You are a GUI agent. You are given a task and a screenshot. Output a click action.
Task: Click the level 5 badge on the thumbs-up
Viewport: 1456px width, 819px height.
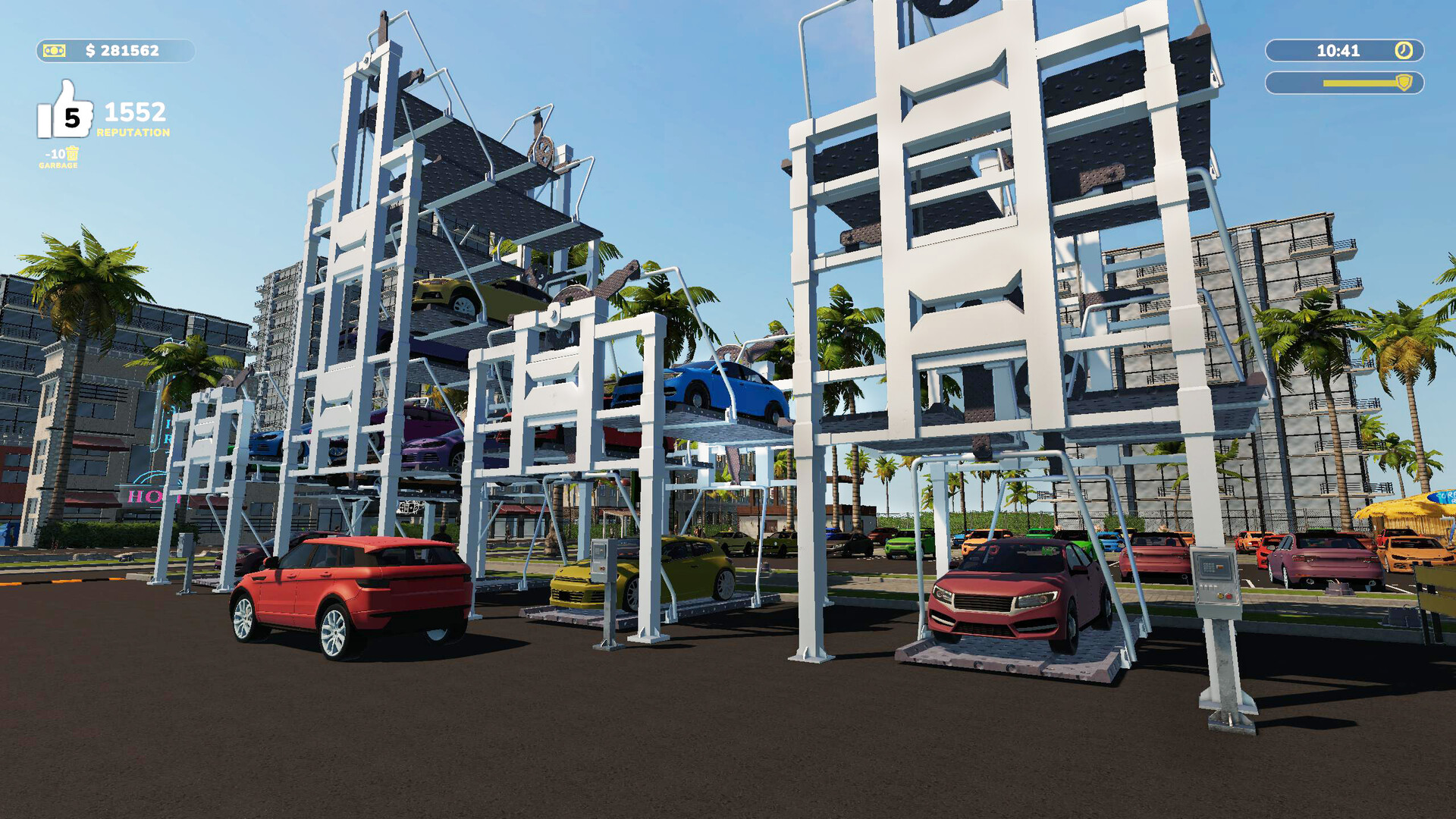point(72,118)
